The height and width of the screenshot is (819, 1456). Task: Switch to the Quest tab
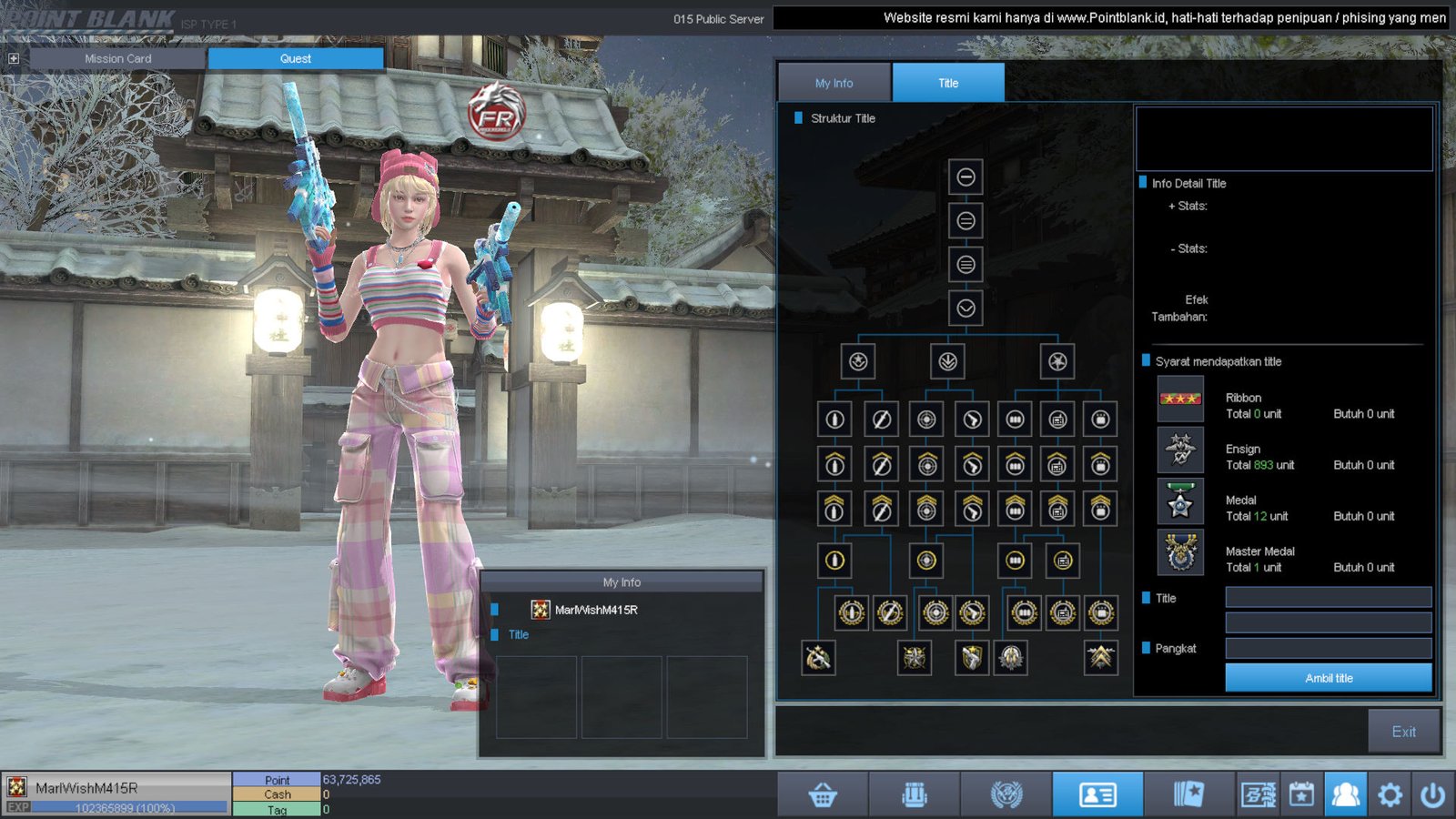[295, 58]
